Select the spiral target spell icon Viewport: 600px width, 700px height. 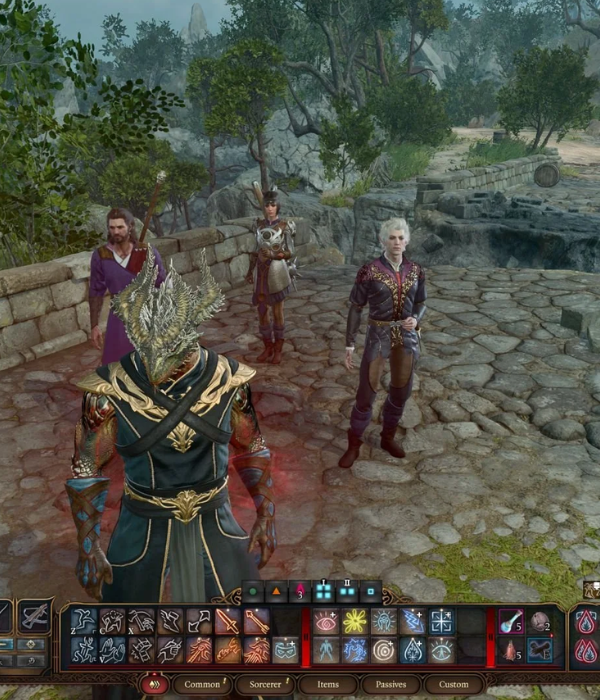384,651
